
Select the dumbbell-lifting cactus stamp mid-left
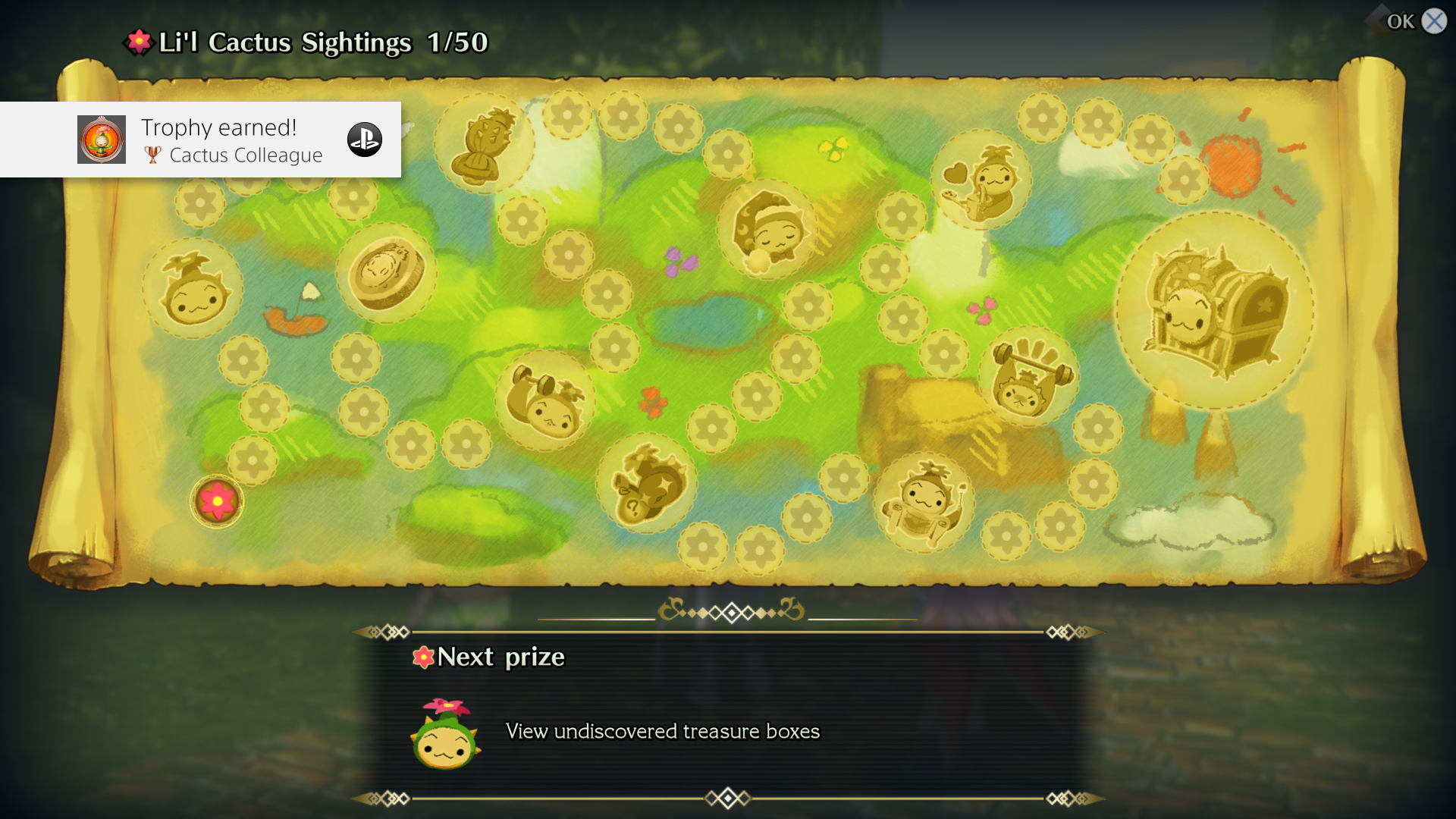point(543,402)
